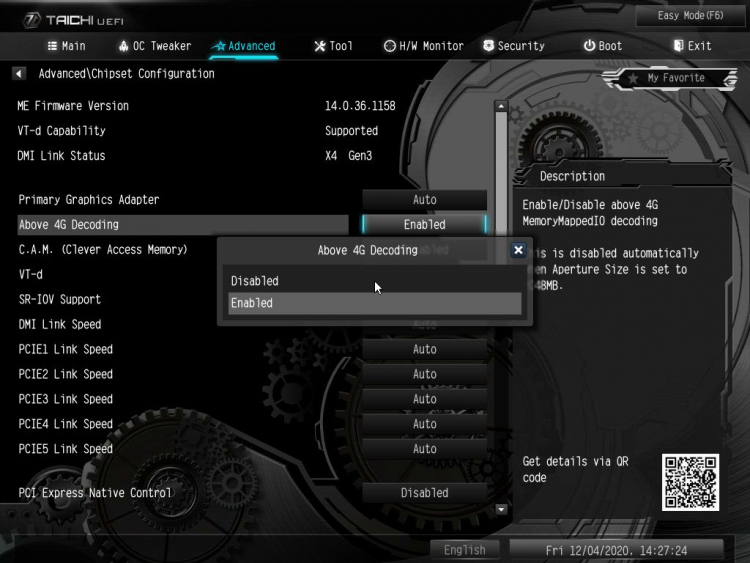Image resolution: width=750 pixels, height=563 pixels.
Task: Change PCIE5 Link Speed value
Action: point(424,449)
